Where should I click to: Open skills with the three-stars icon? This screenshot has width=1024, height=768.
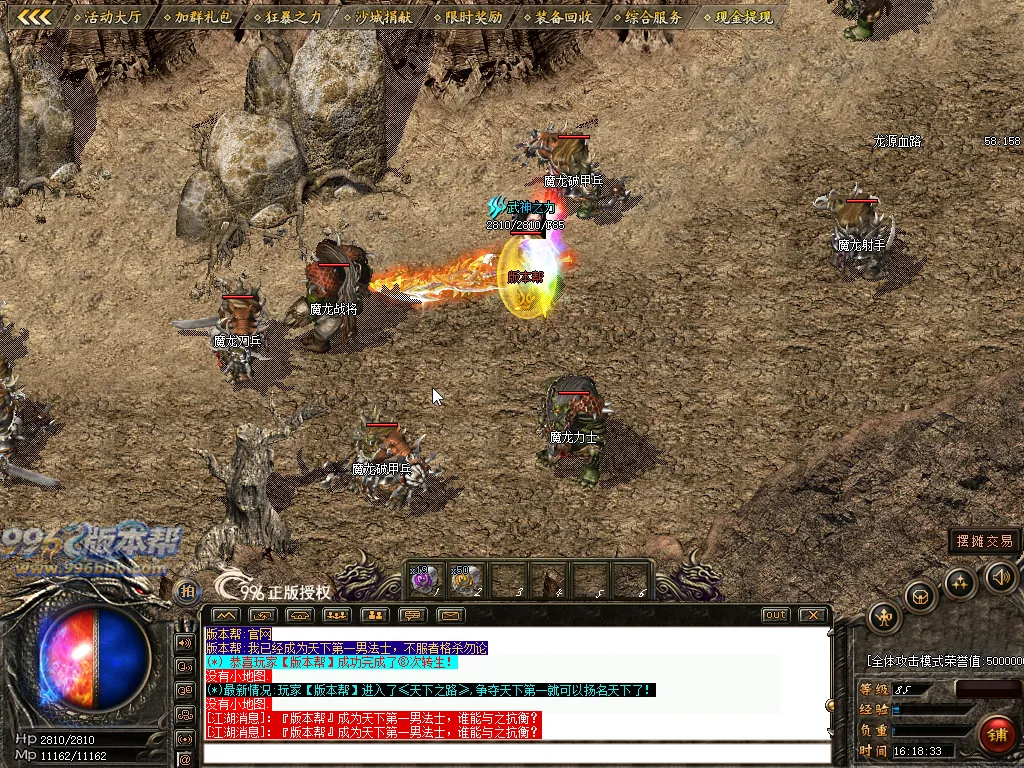[960, 582]
